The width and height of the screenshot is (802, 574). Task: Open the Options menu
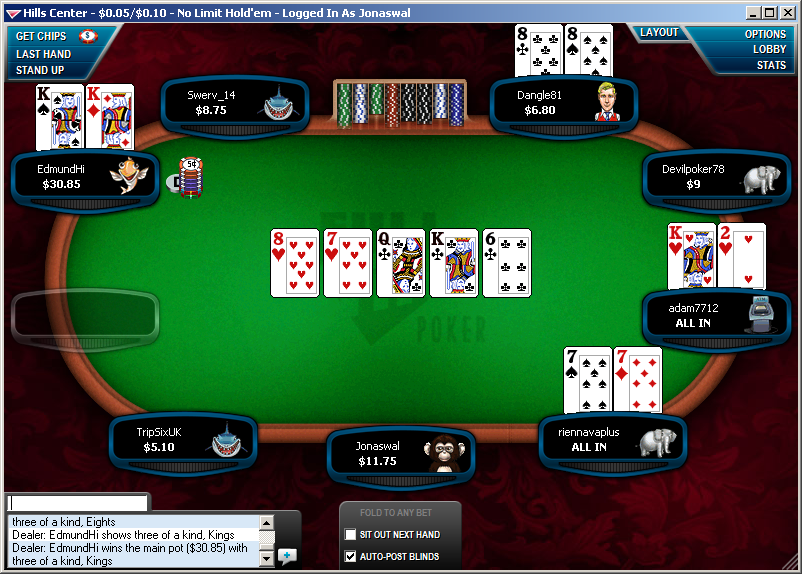(x=765, y=34)
